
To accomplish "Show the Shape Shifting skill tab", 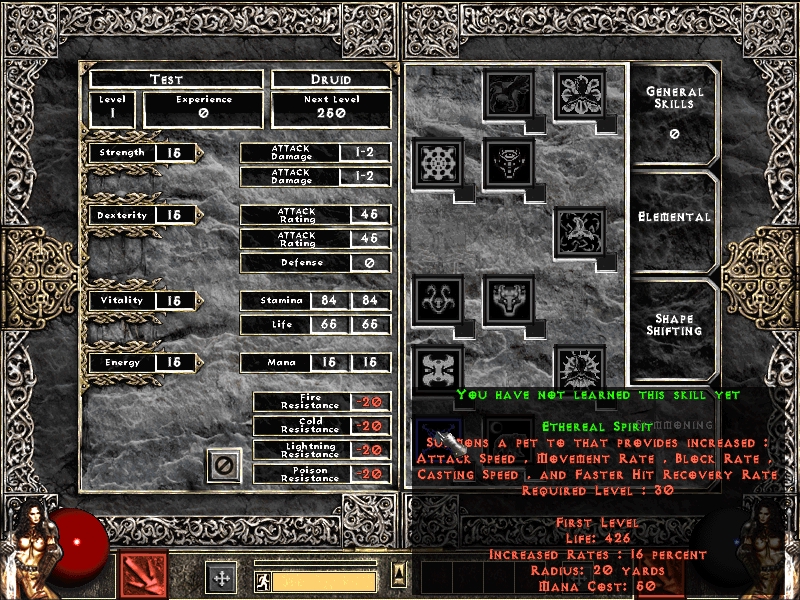I will tap(675, 326).
